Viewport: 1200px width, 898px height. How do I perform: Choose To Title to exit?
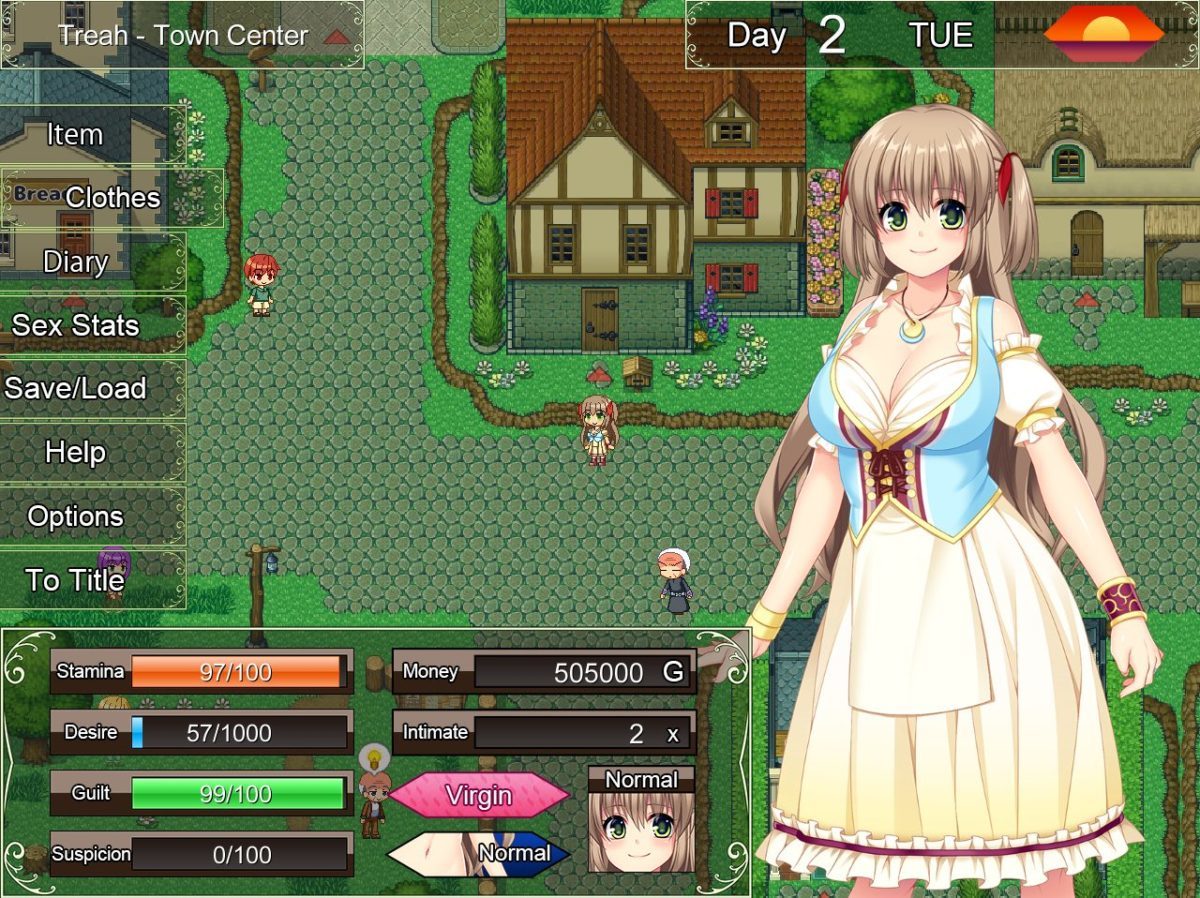tap(76, 580)
